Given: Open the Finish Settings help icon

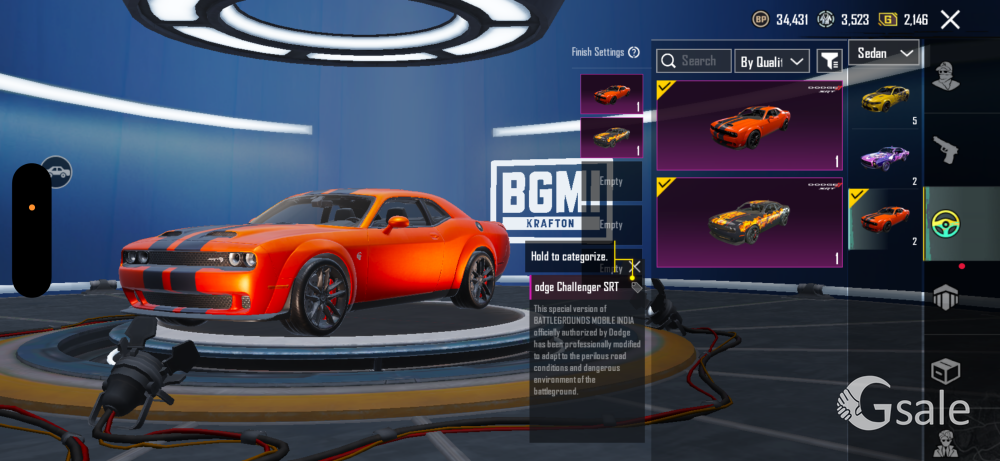Looking at the screenshot, I should click(634, 52).
